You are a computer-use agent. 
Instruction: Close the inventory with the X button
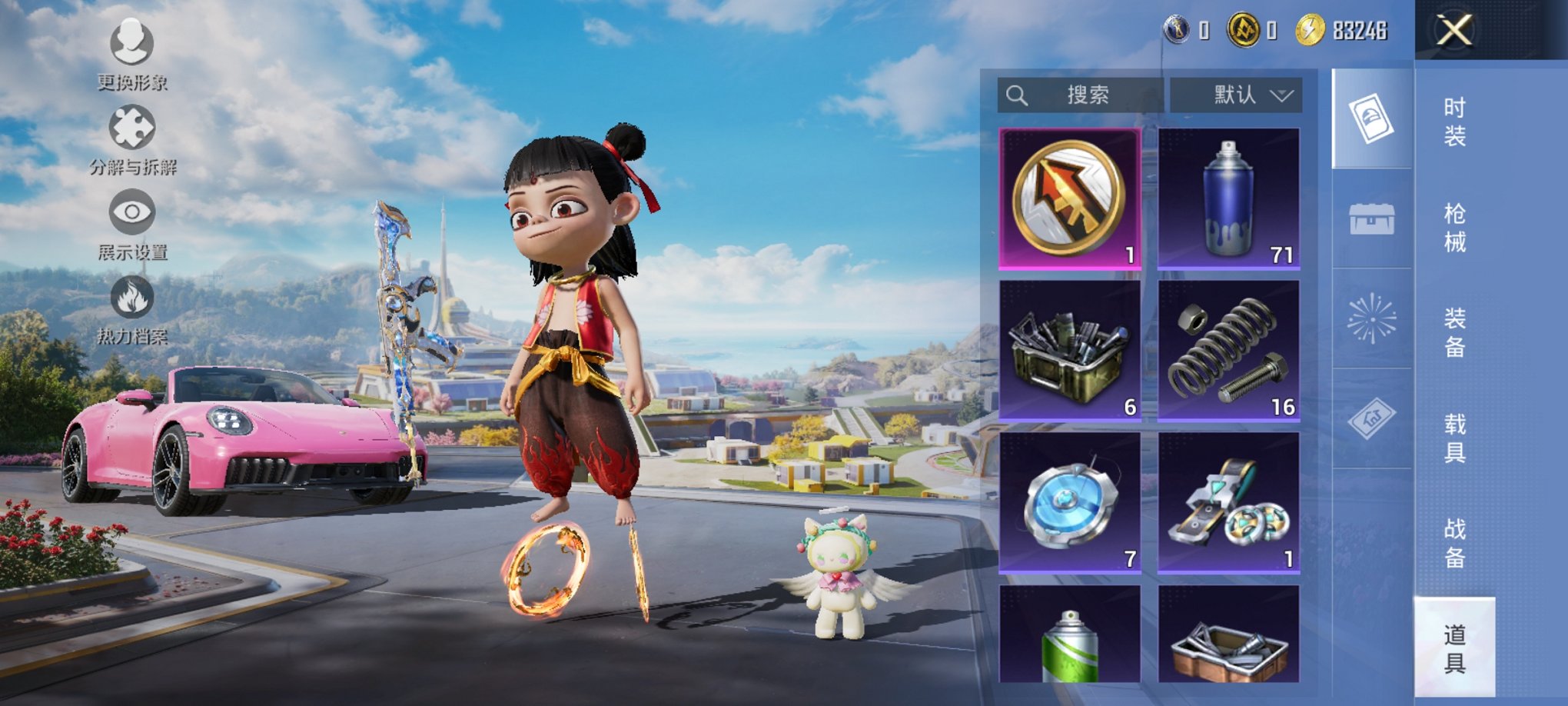point(1454,31)
